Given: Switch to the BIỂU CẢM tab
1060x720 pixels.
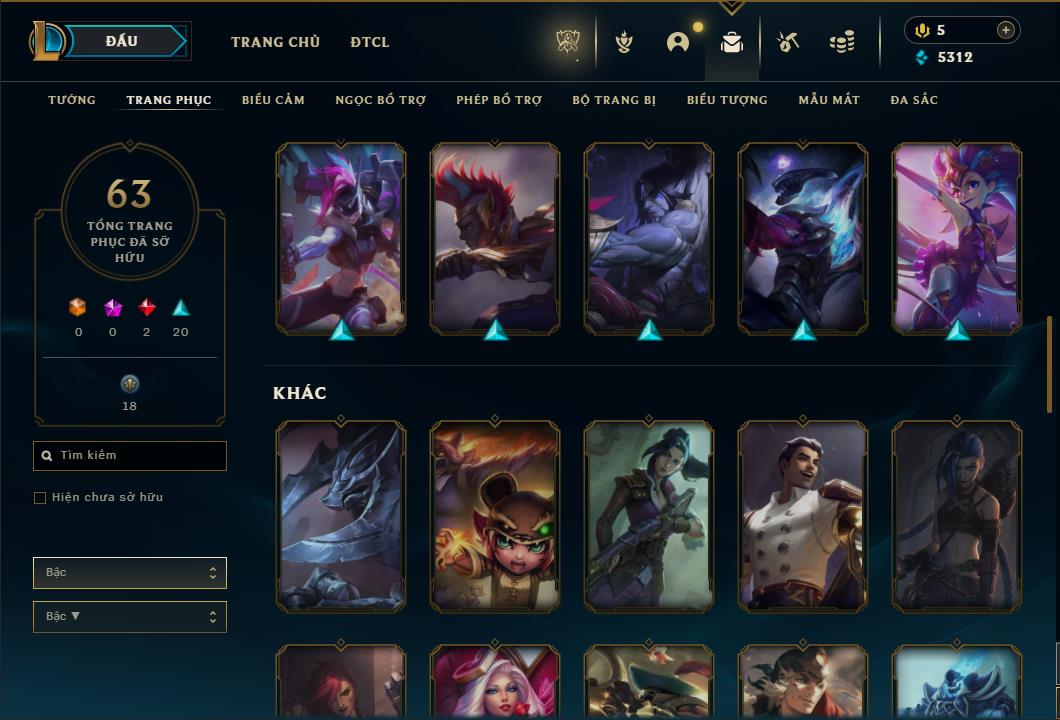Looking at the screenshot, I should click(x=273, y=100).
